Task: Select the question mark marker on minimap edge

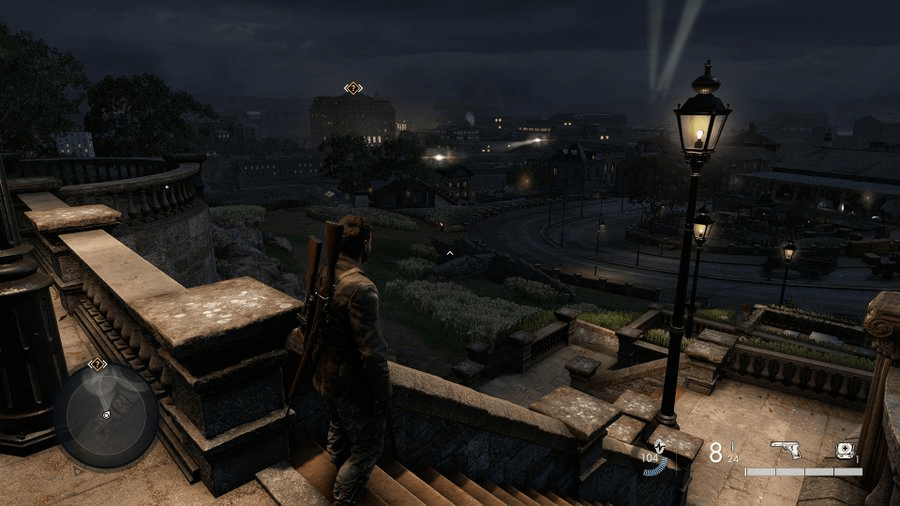Action: point(97,365)
